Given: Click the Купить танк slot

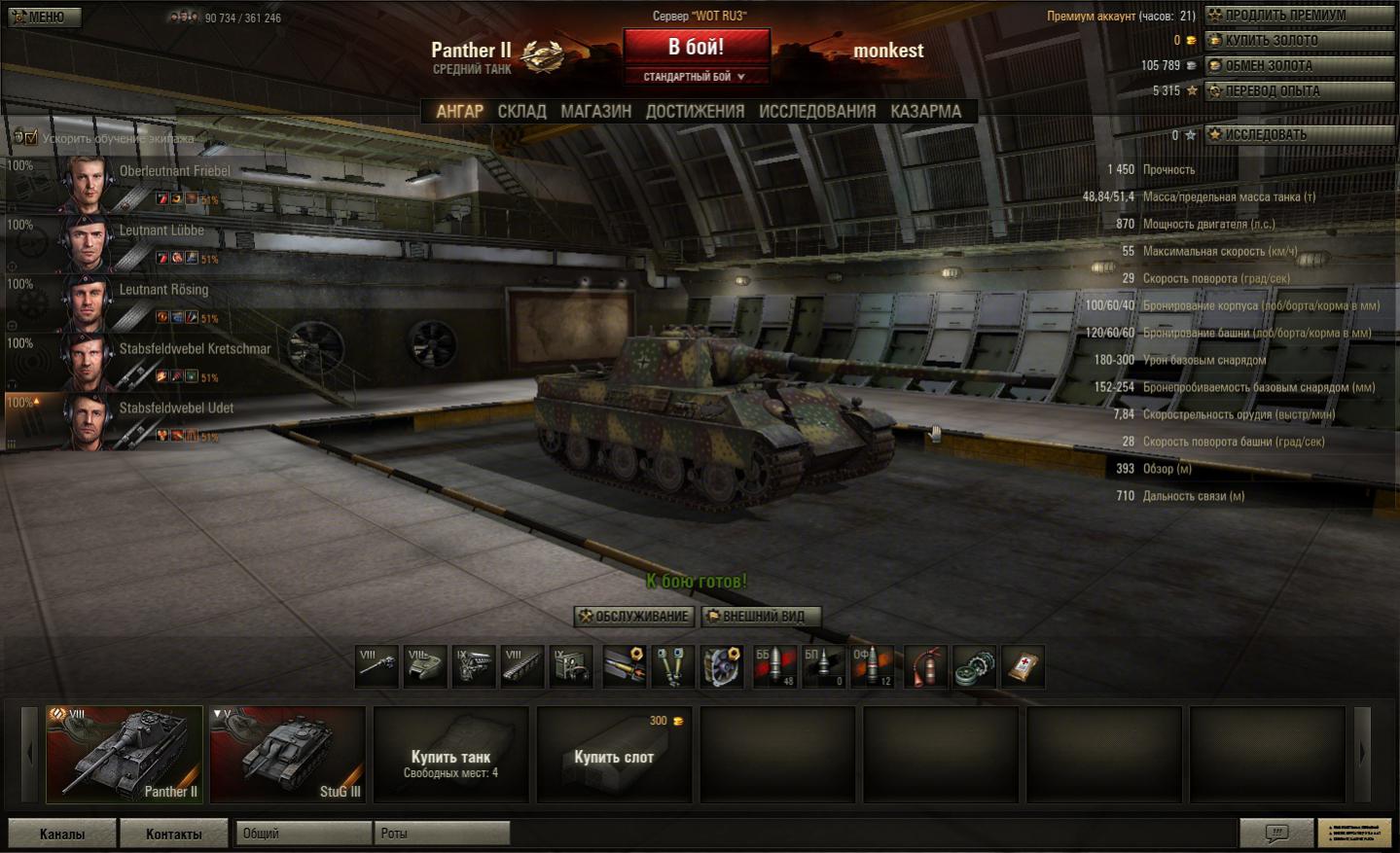Looking at the screenshot, I should coord(450,755).
